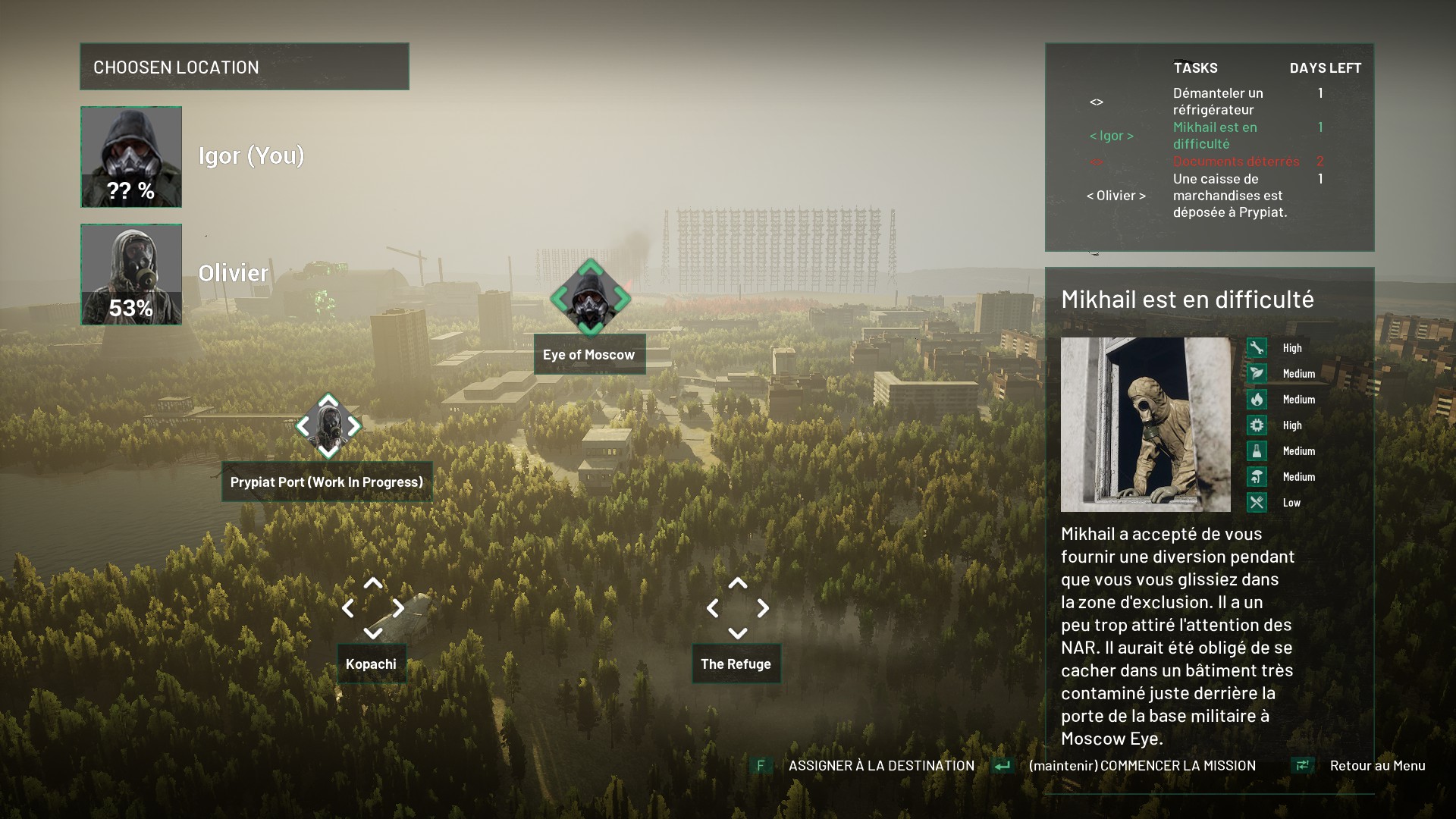1456x819 pixels.
Task: Select Olivier's character portrait
Action: [x=131, y=275]
